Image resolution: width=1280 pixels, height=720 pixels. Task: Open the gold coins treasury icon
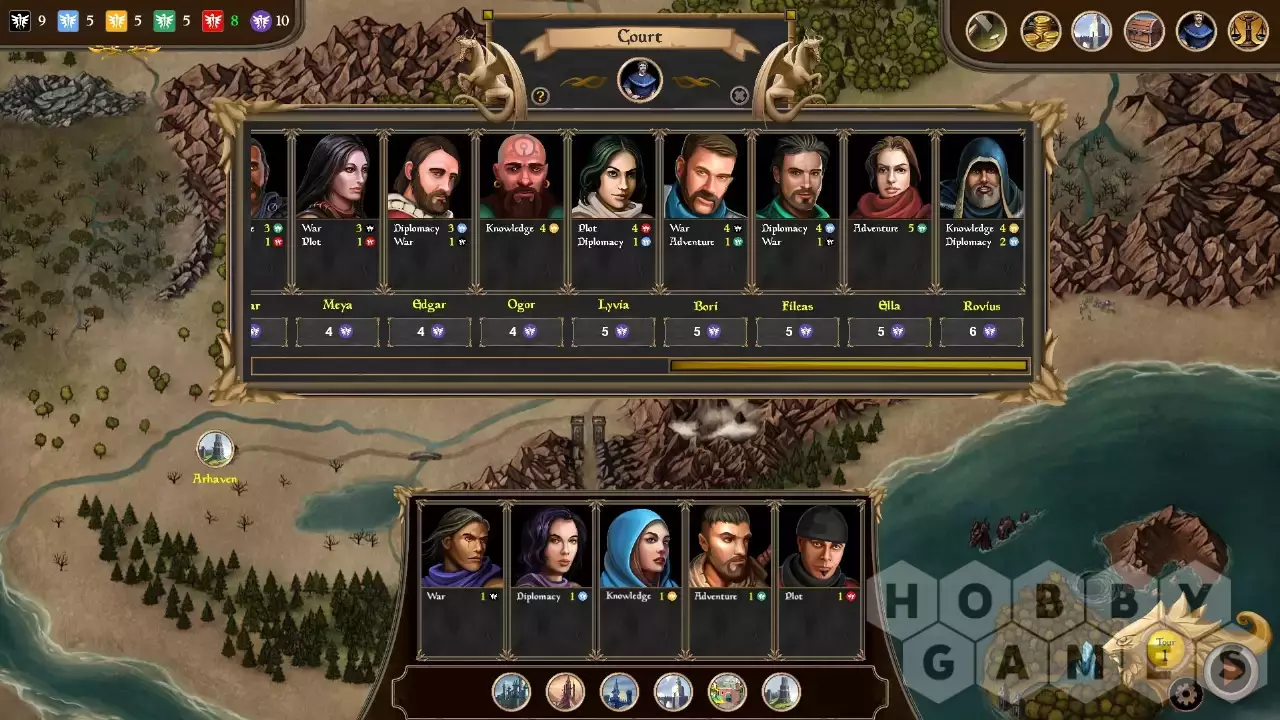pos(1040,31)
